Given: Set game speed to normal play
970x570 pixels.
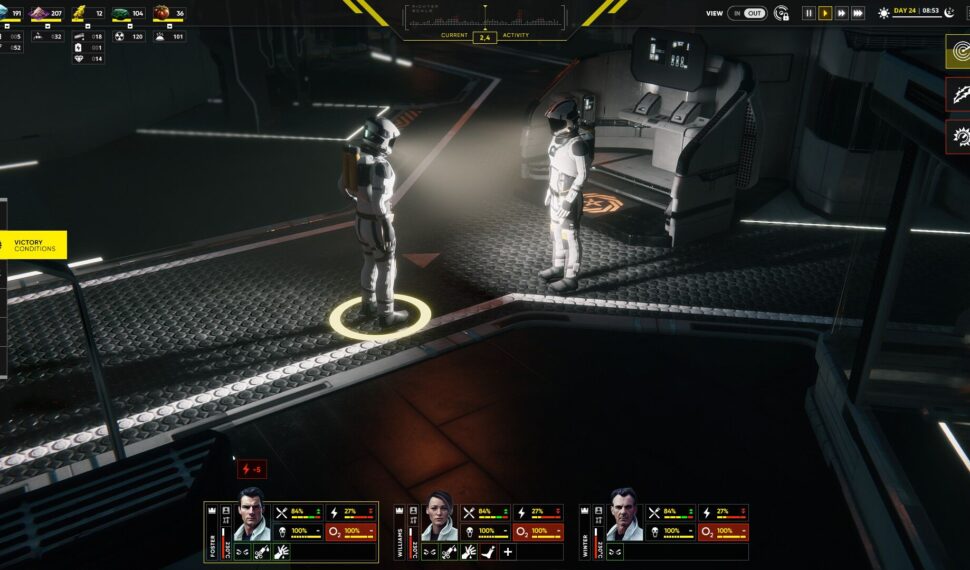Looking at the screenshot, I should pos(825,13).
